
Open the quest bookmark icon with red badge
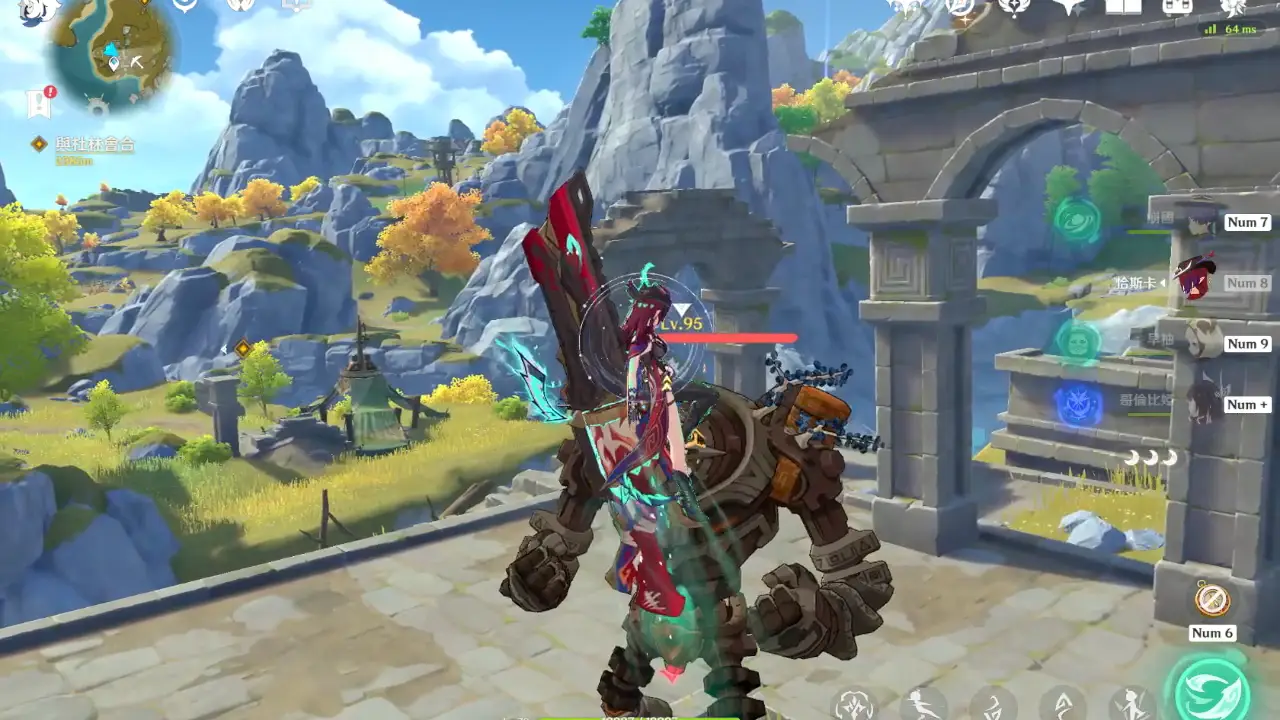point(40,101)
